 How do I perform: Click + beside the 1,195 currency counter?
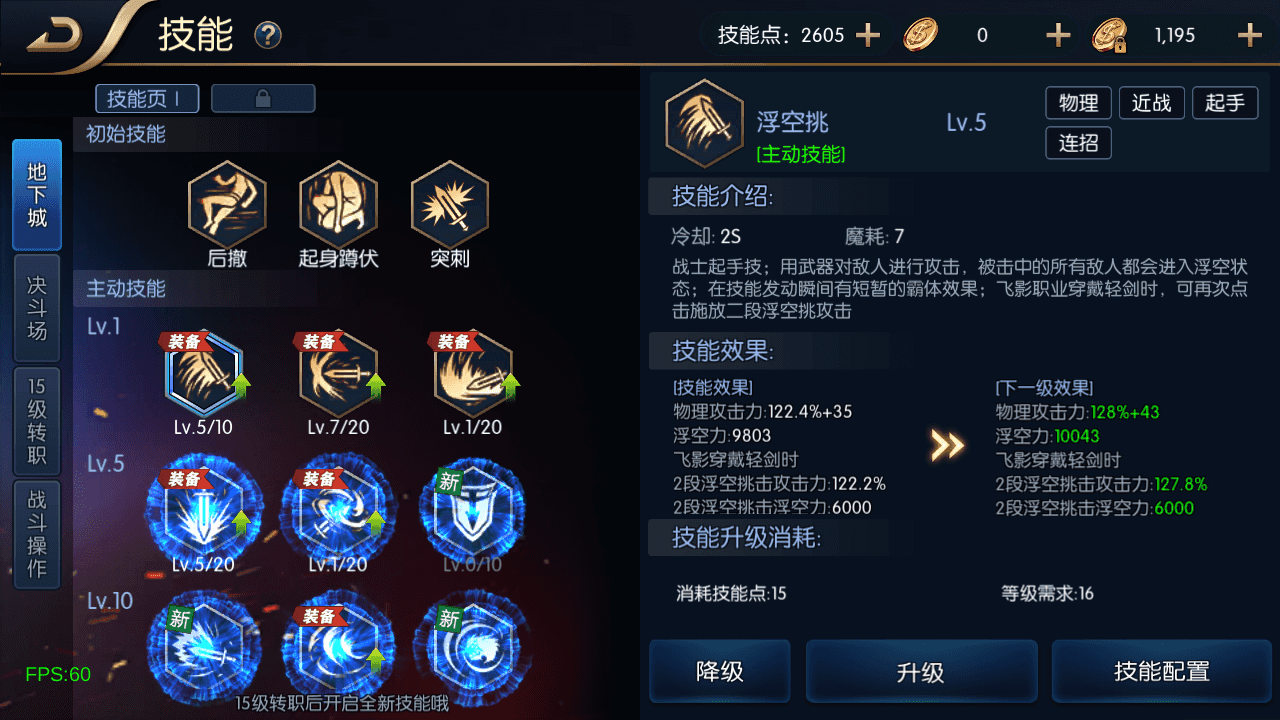(1250, 34)
